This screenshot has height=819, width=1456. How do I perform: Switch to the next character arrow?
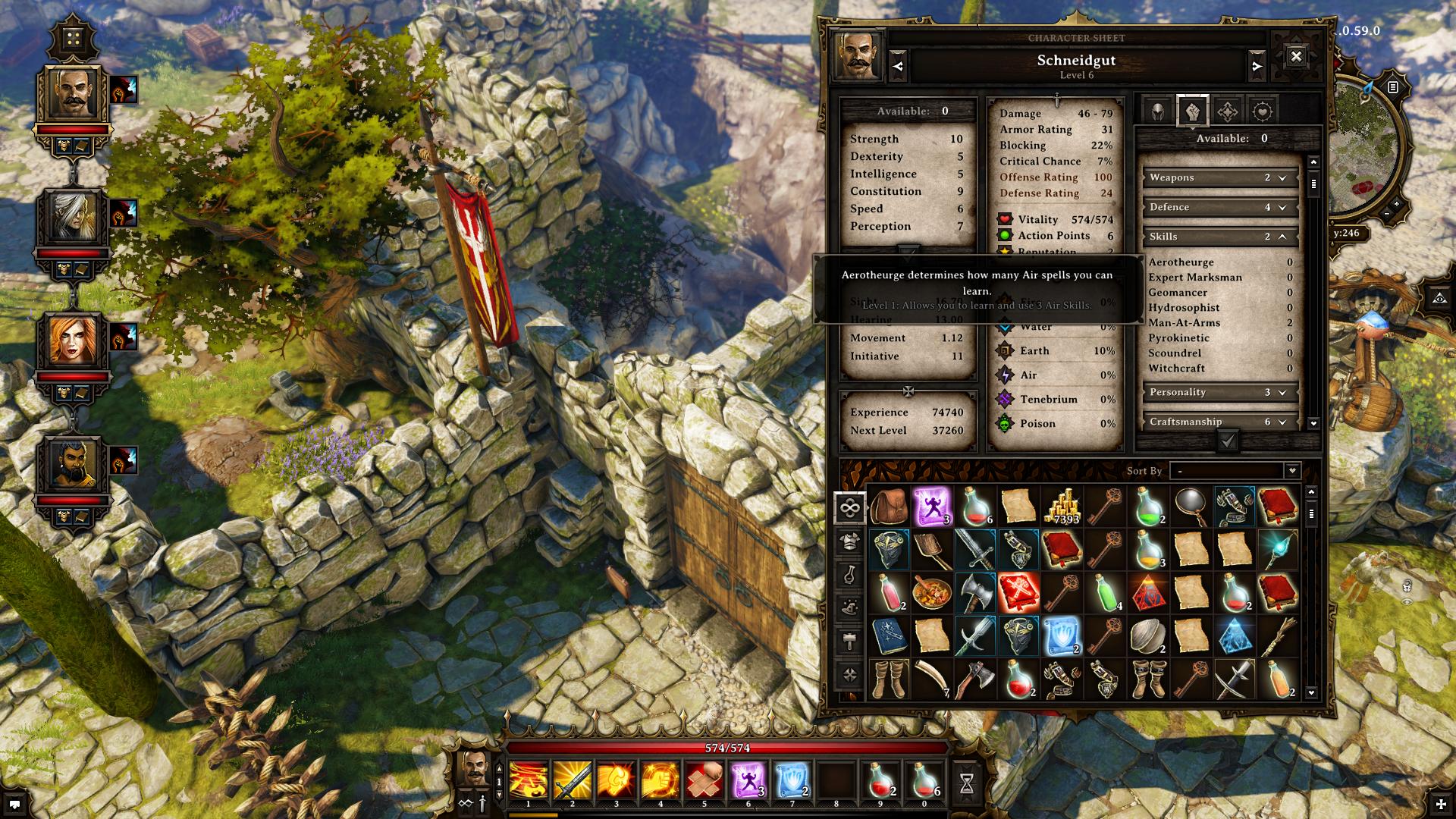click(1257, 67)
